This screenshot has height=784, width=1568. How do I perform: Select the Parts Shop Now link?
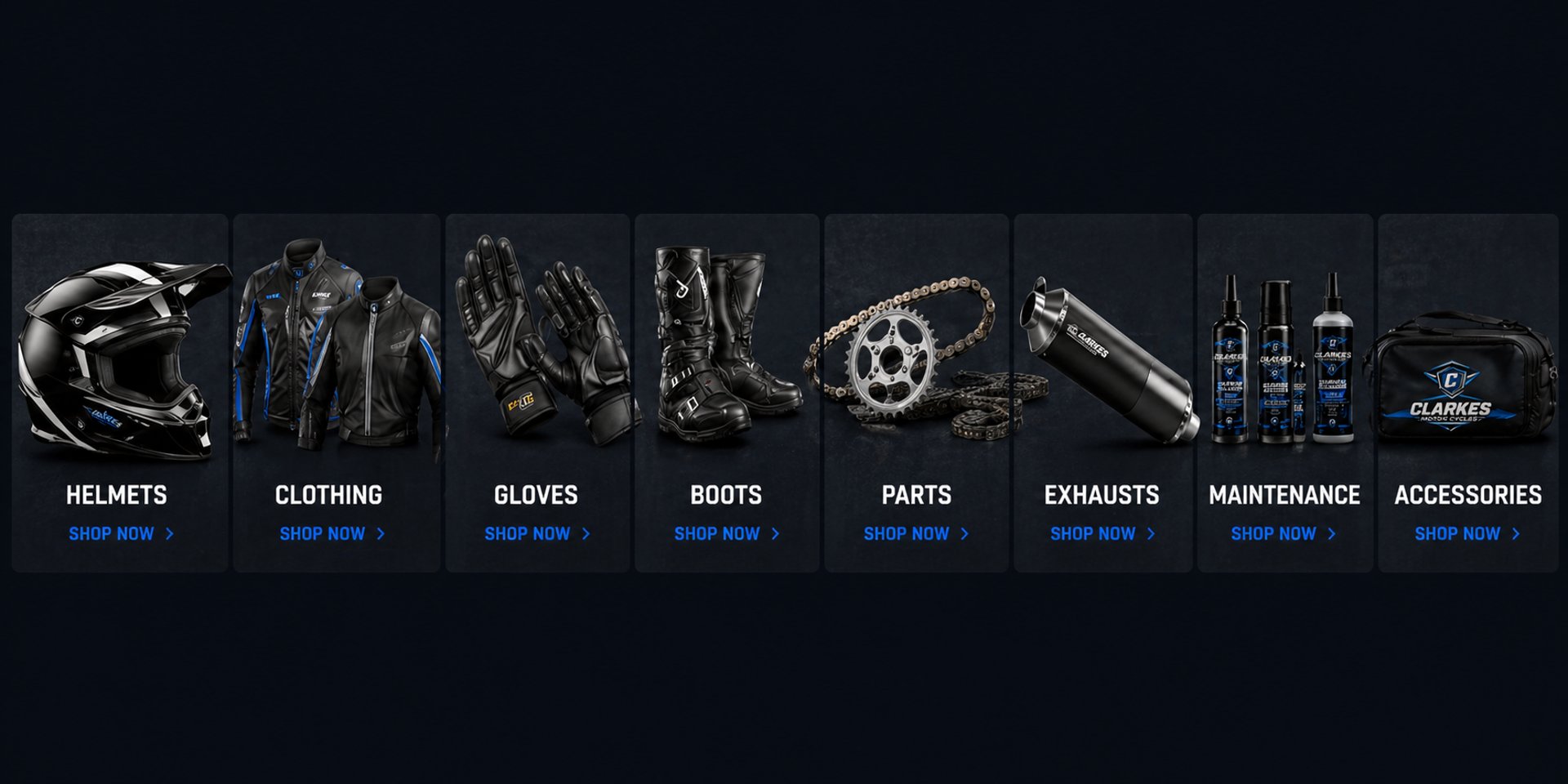(915, 534)
